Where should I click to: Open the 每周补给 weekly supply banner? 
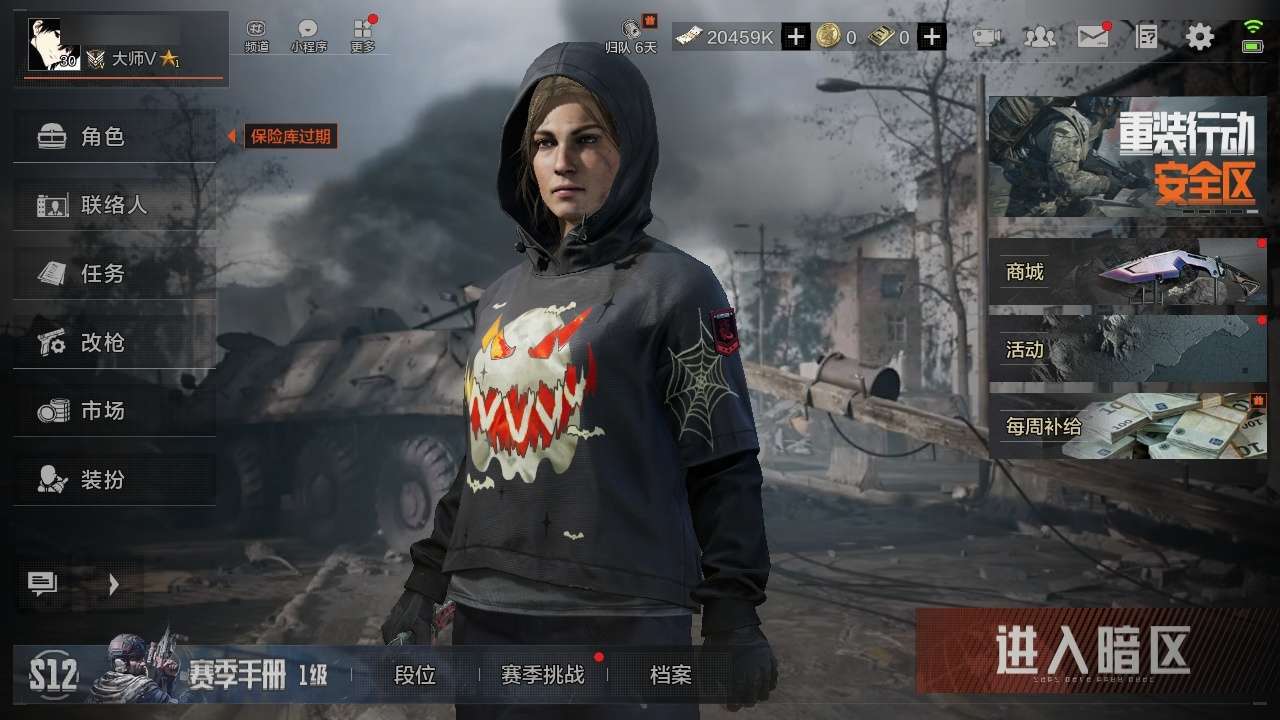coord(1127,426)
